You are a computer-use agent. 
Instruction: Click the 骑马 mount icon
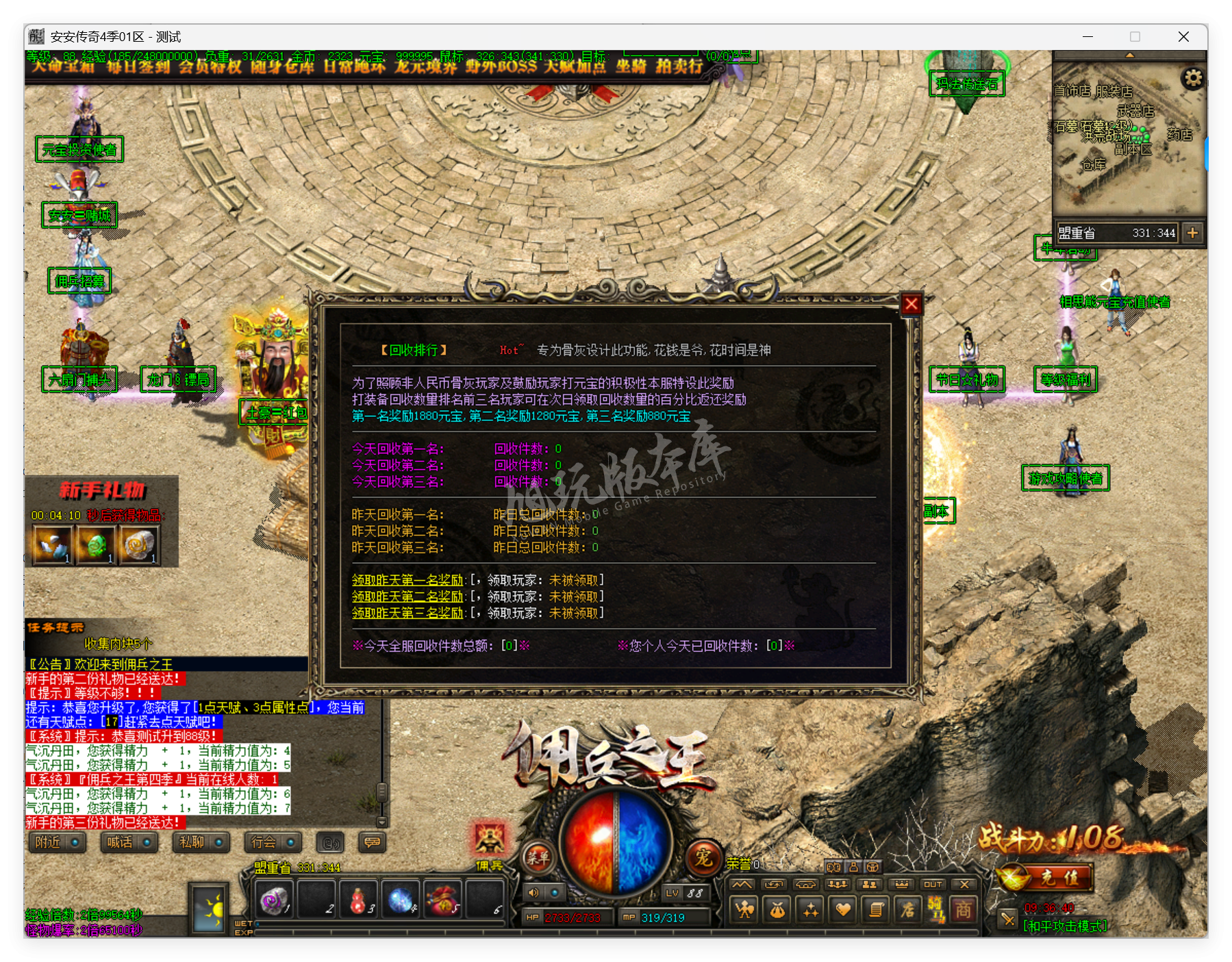(937, 909)
